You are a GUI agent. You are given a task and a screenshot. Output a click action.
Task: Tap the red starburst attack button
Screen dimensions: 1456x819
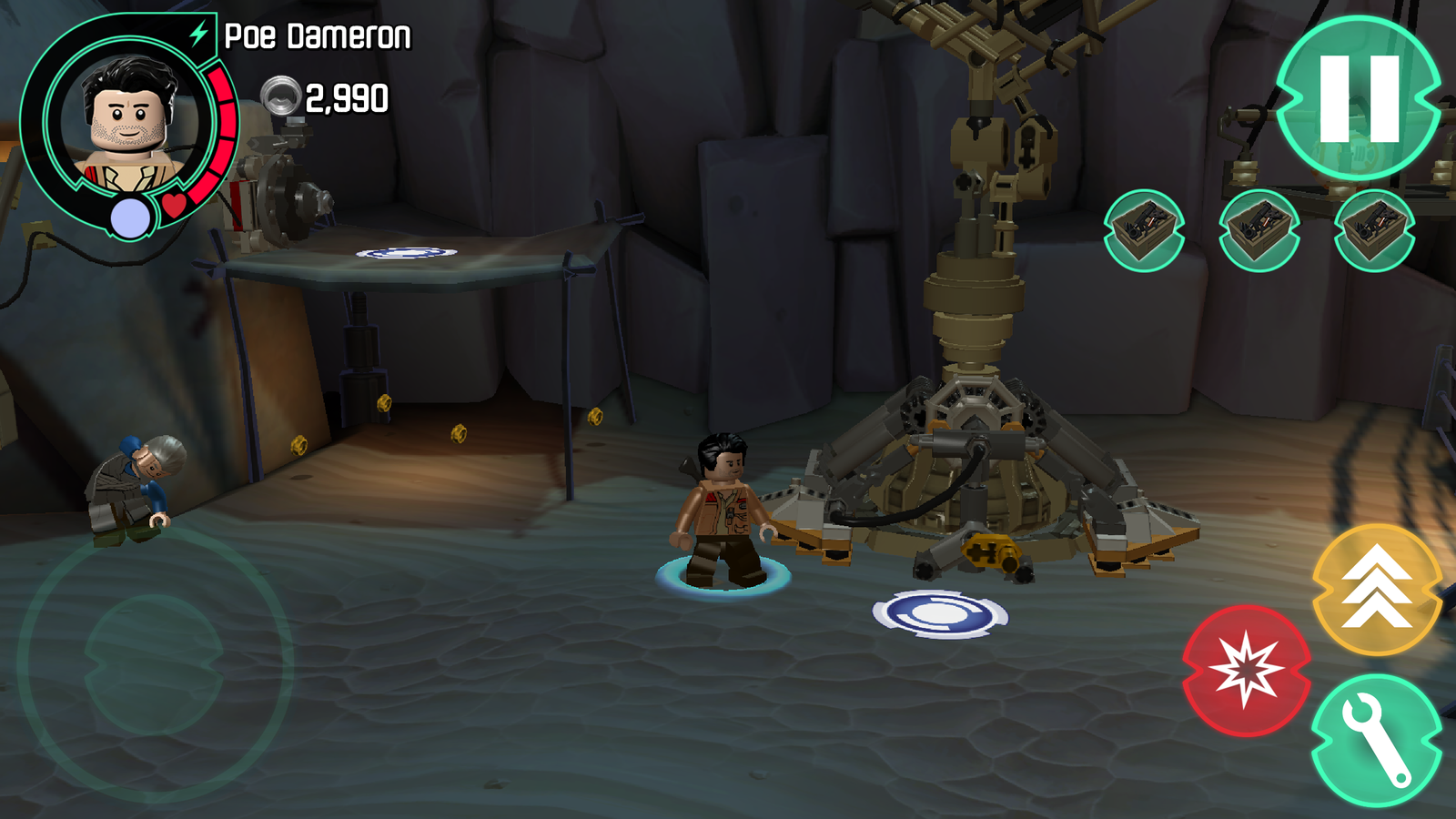tap(1246, 671)
